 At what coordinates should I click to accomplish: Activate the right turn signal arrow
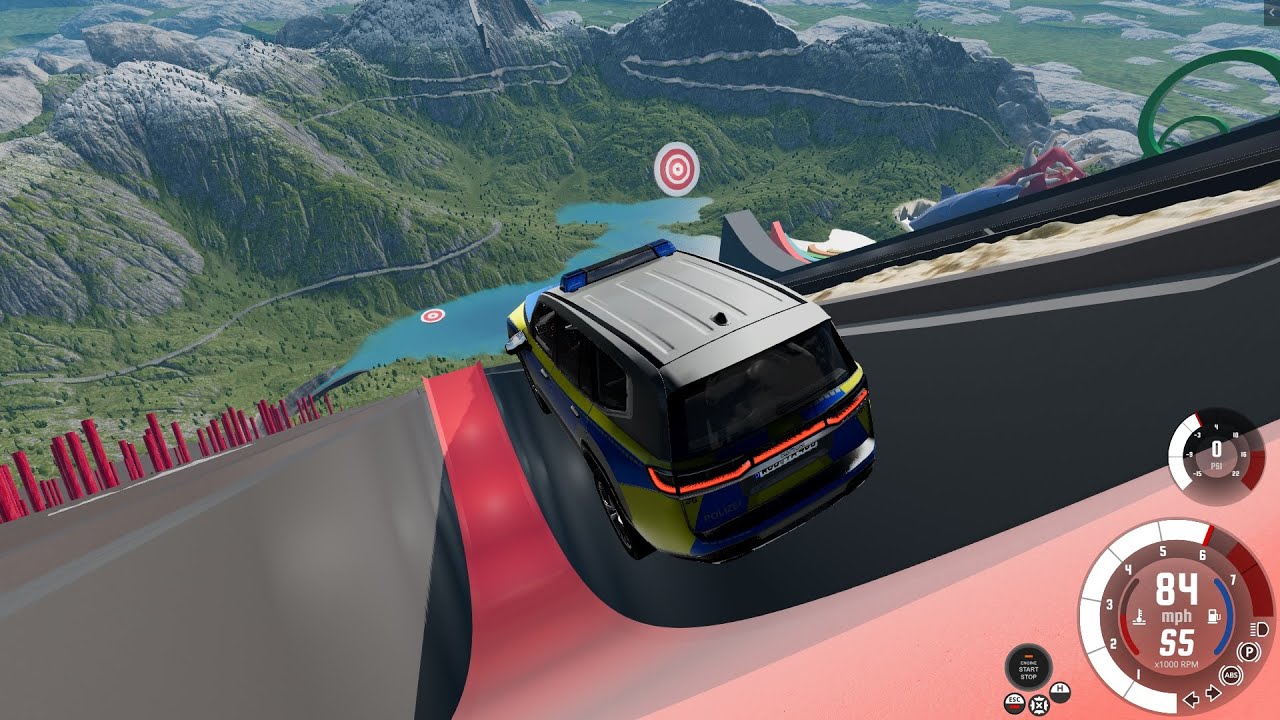(x=1212, y=693)
